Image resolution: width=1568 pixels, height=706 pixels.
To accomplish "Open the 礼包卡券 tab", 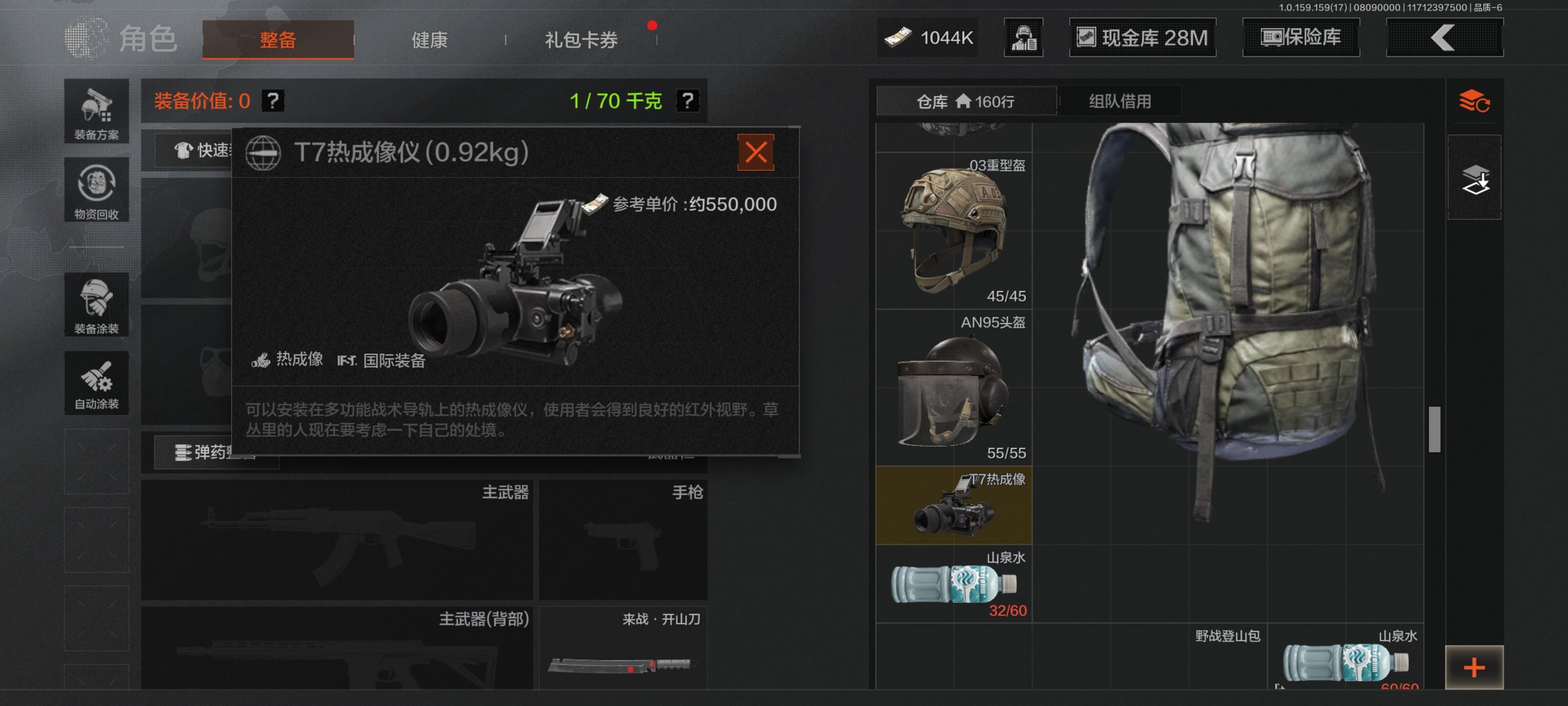I will pos(581,40).
